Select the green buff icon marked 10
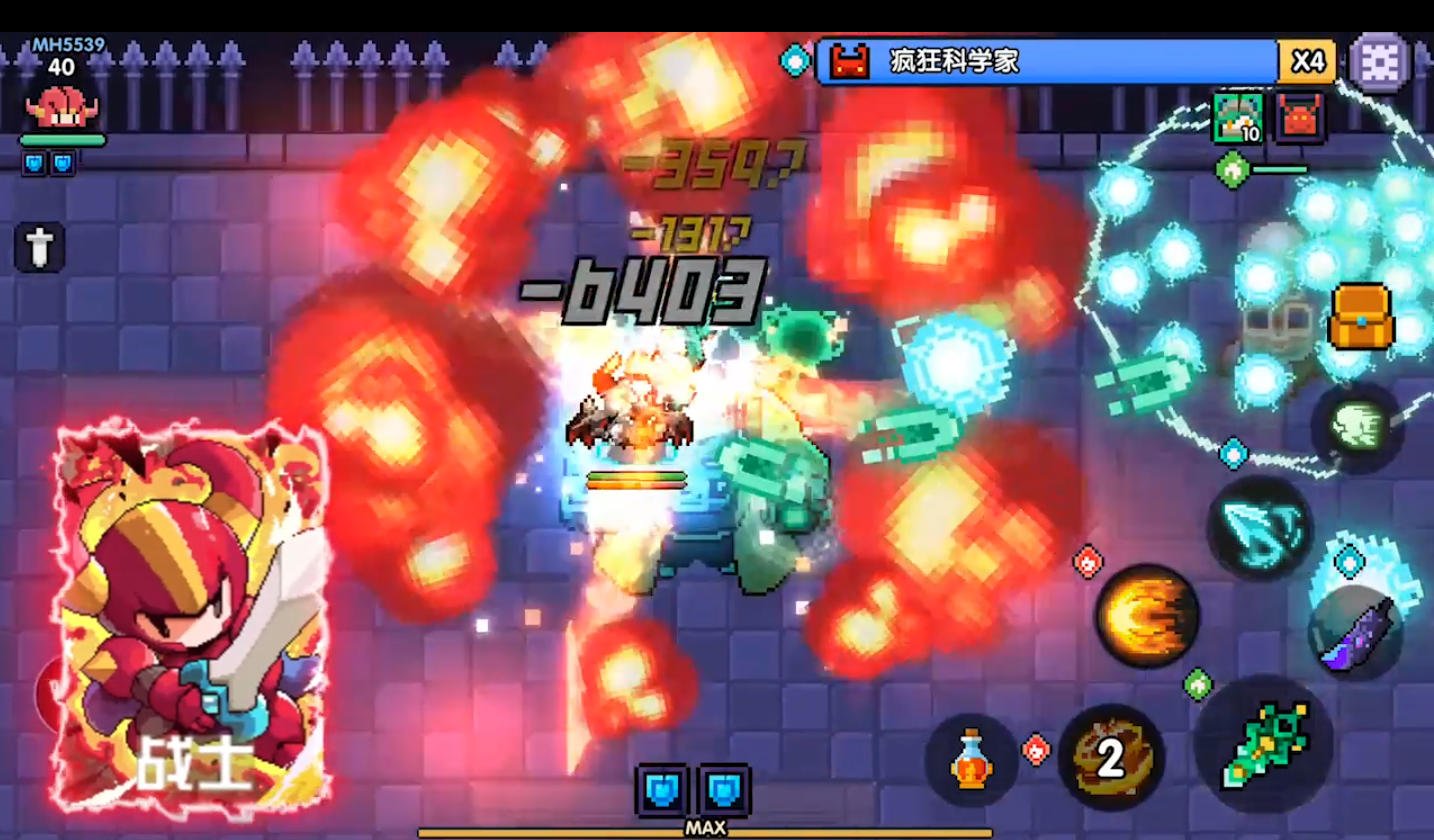The image size is (1434, 840). tap(1237, 118)
